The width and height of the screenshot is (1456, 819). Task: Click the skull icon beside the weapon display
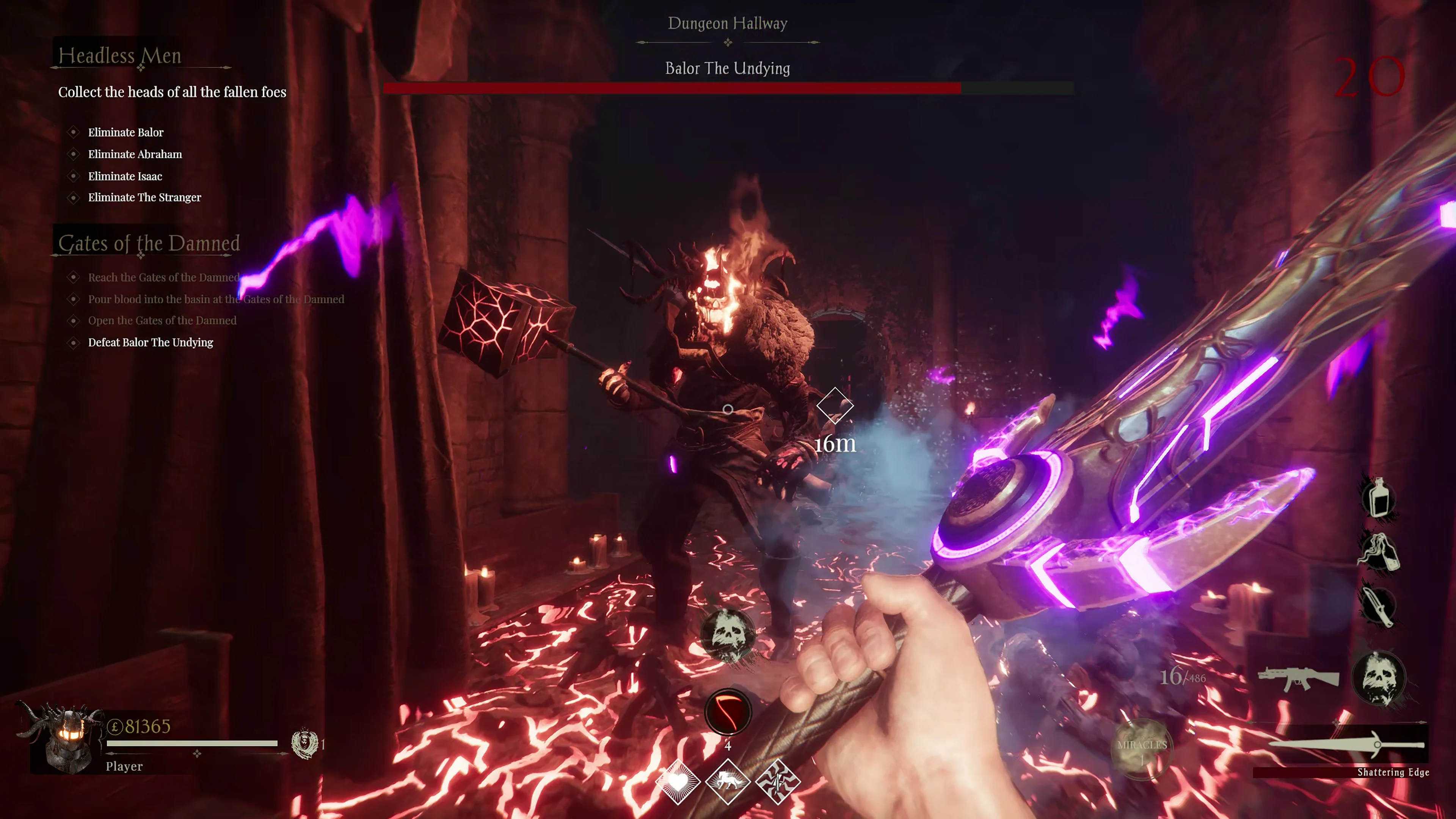point(1380,678)
